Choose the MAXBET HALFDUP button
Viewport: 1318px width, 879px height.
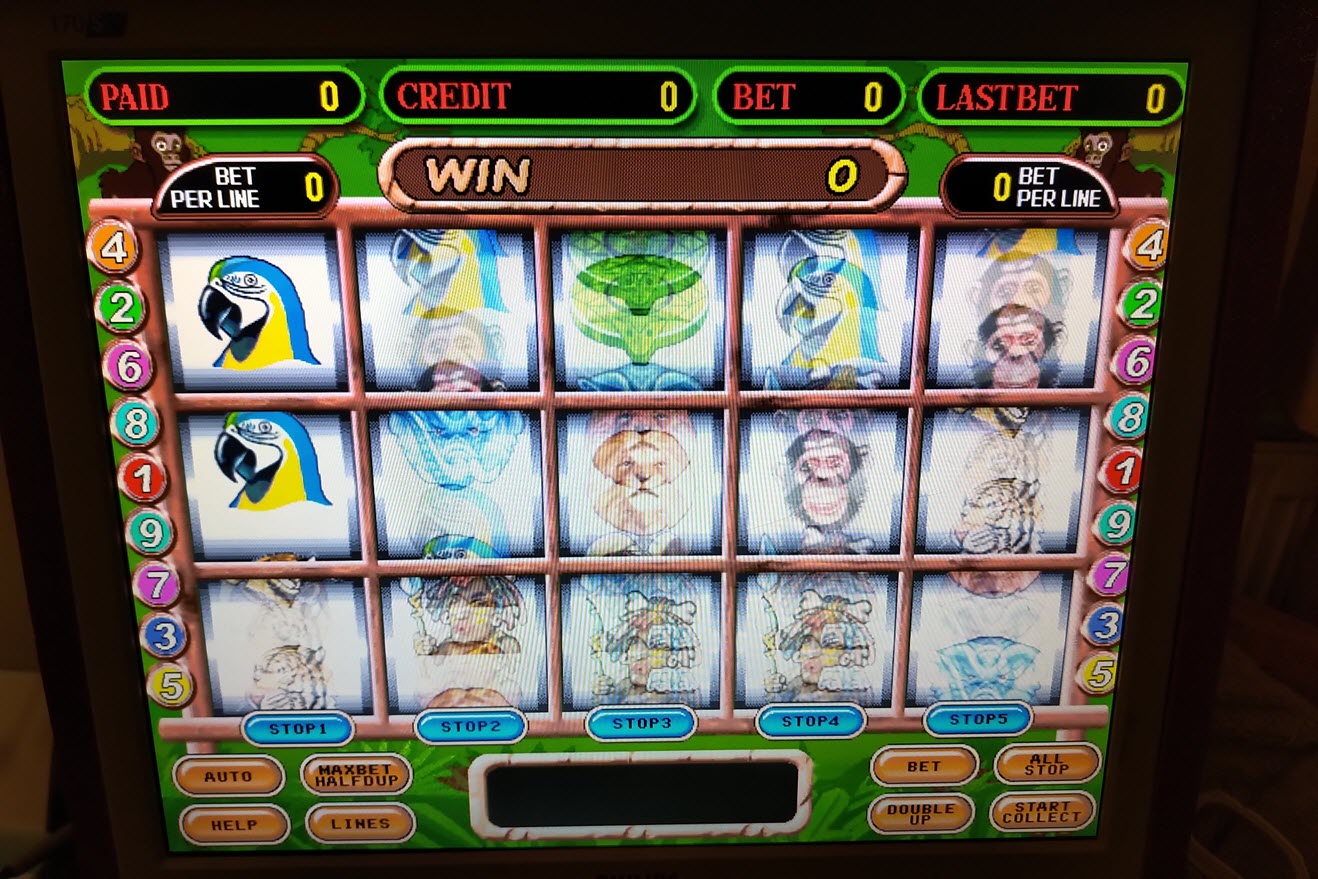(357, 773)
